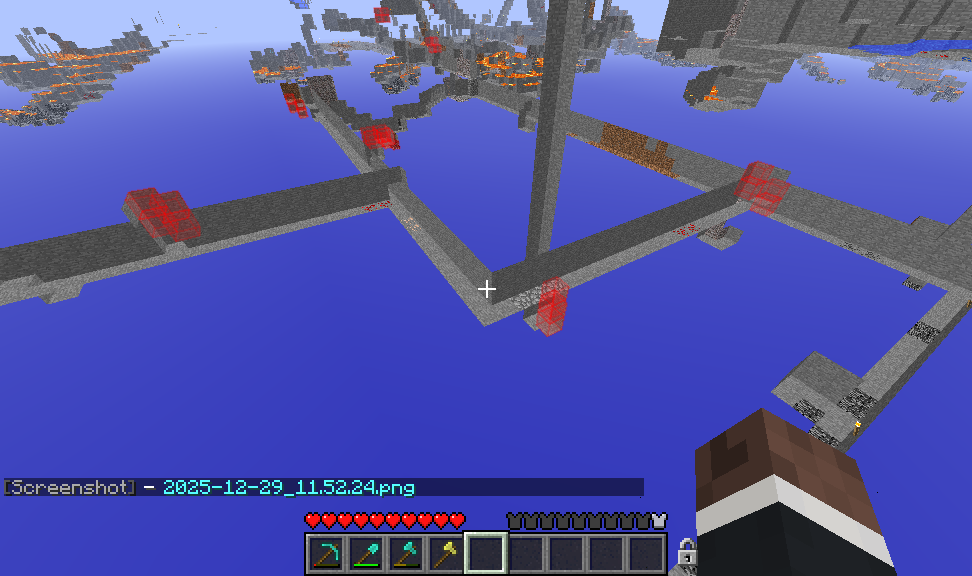
Task: Choose the diamond axe in the hotbar
Action: coord(406,553)
